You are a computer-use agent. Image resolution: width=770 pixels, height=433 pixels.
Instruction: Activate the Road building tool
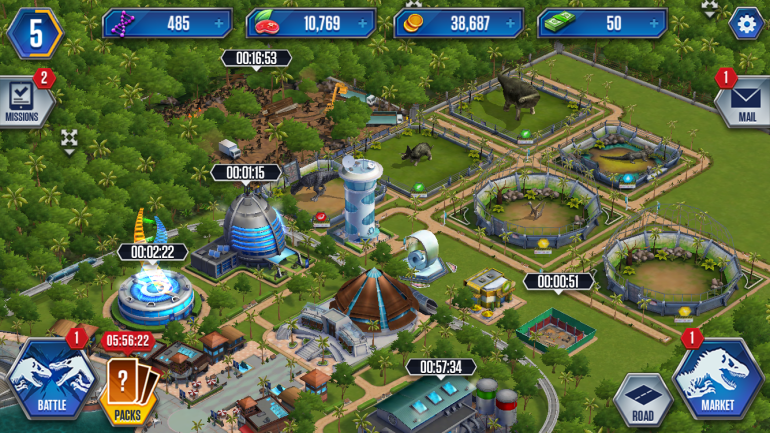pos(642,400)
